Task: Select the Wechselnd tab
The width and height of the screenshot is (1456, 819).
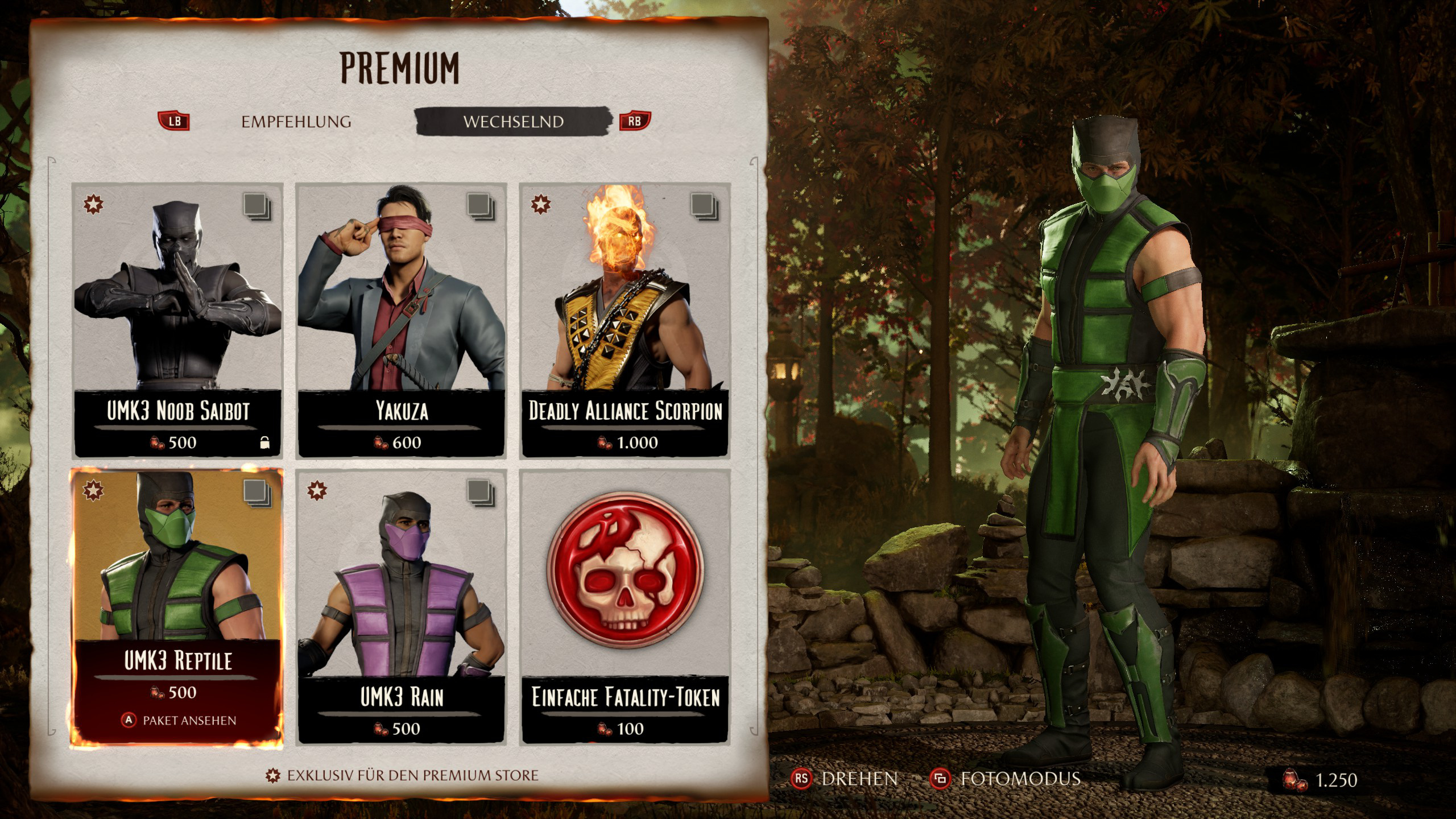Action: 513,122
